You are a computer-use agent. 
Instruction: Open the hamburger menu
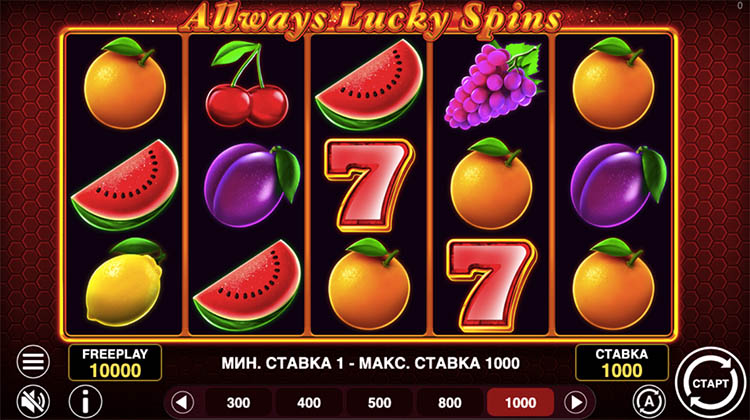pos(33,361)
